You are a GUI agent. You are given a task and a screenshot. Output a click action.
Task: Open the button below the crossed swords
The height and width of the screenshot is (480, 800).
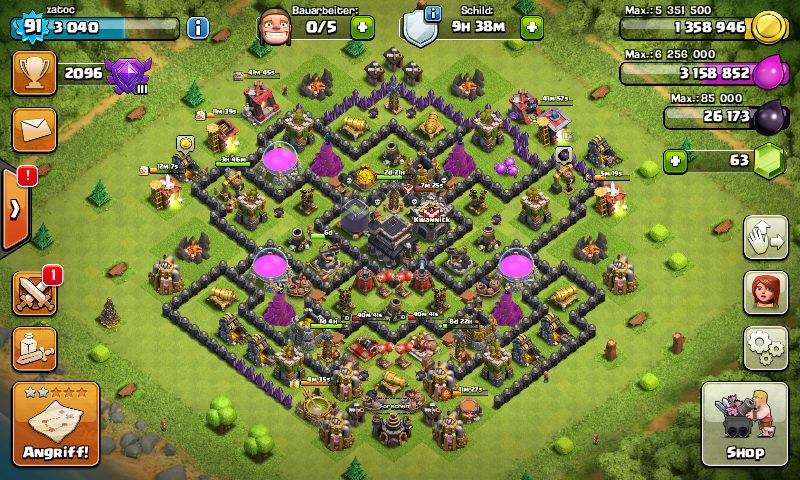pos(32,348)
